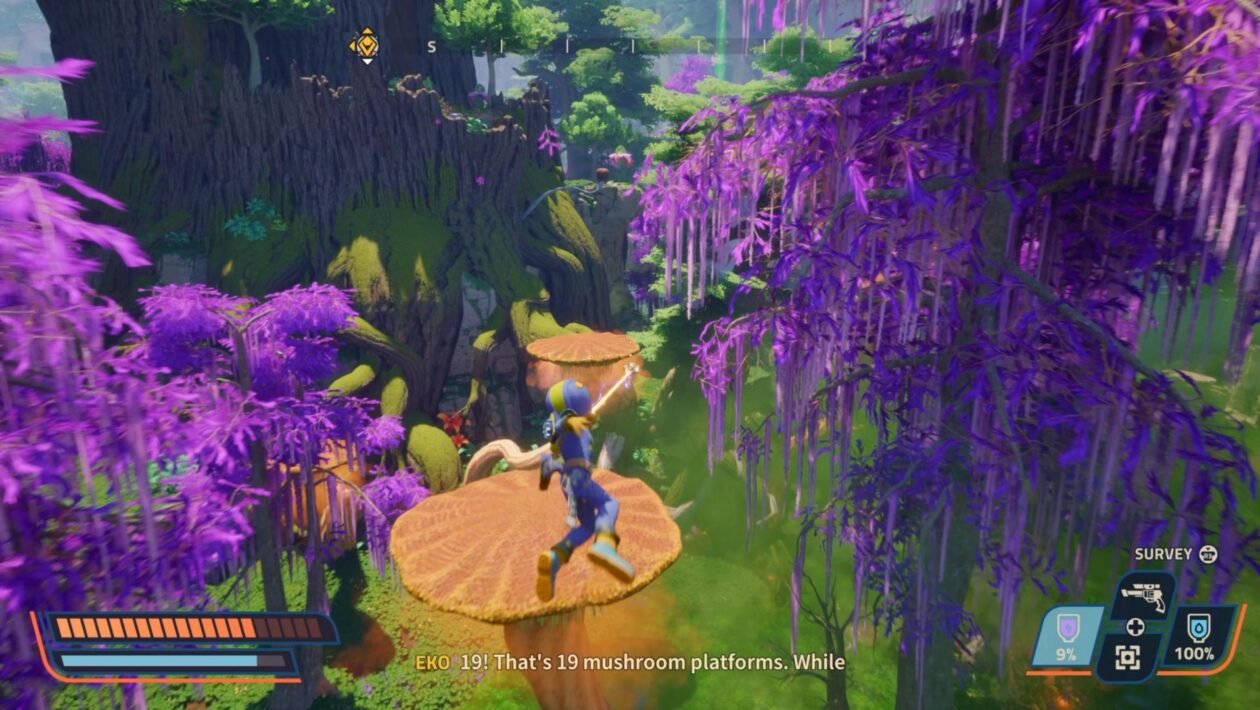Click the orange objective marker on compass
This screenshot has height=710, width=1260.
coord(364,44)
